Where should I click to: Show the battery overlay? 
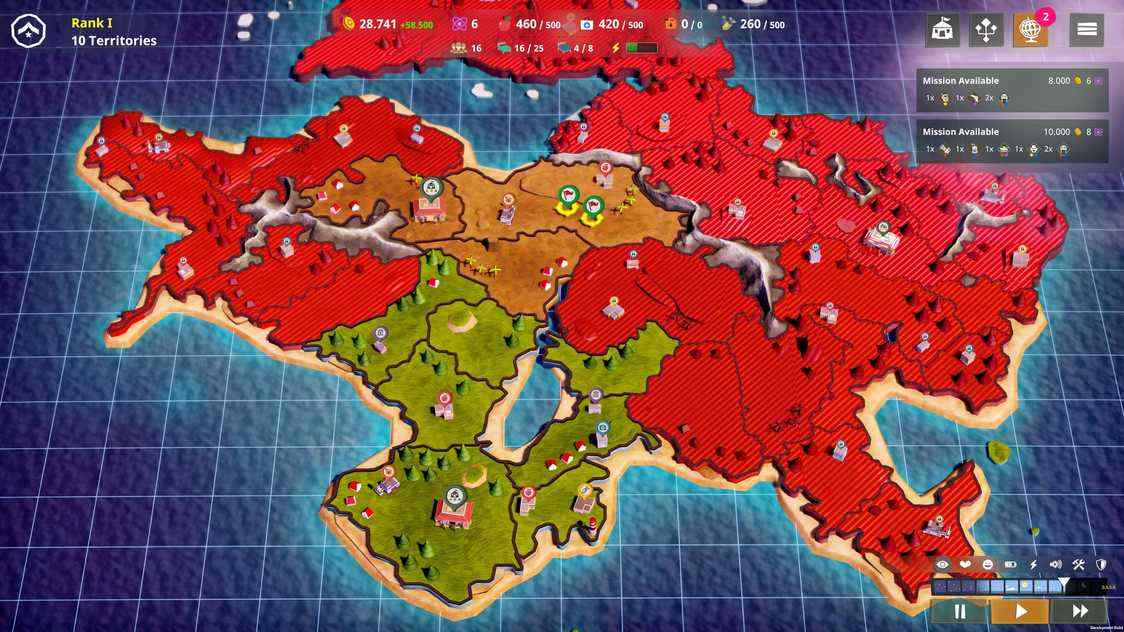point(1010,565)
